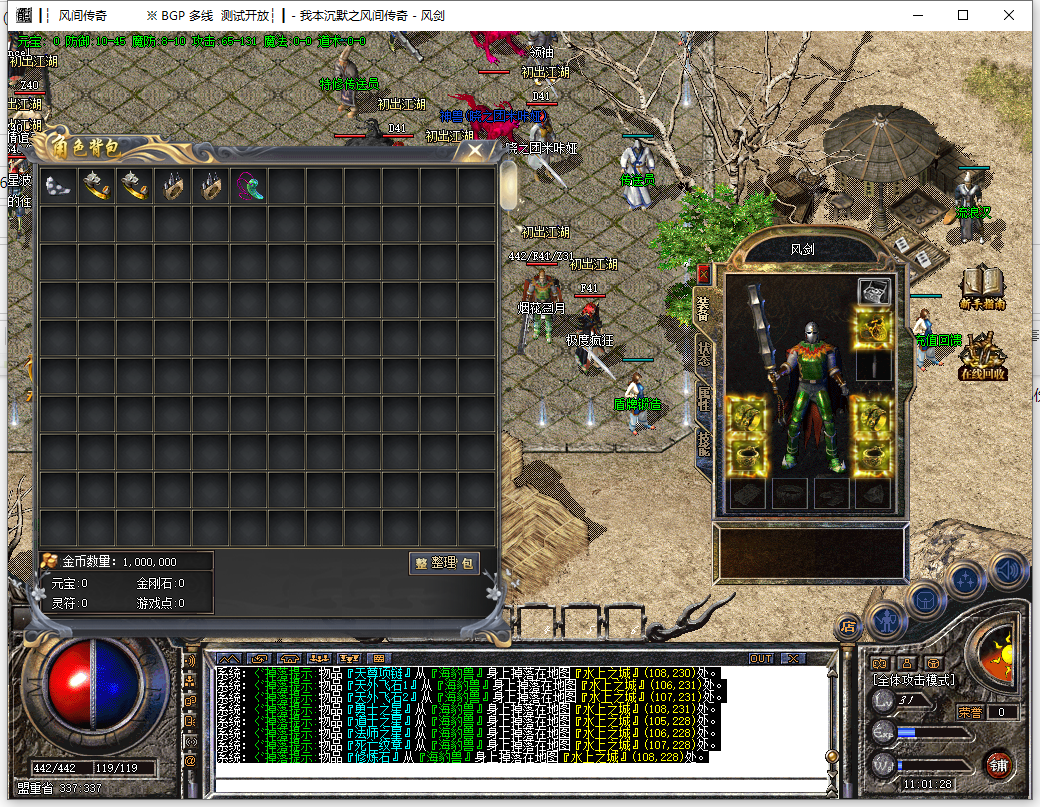This screenshot has height=807, width=1040.
Task: Close the character equipment panel with the red X
Action: pyautogui.click(x=703, y=273)
